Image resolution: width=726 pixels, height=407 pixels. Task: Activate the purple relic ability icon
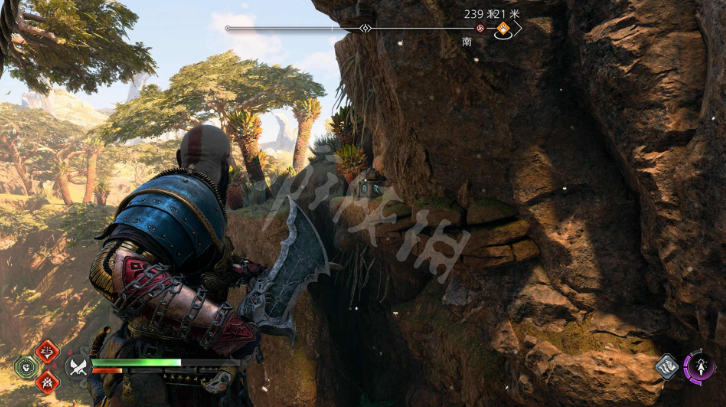[699, 365]
